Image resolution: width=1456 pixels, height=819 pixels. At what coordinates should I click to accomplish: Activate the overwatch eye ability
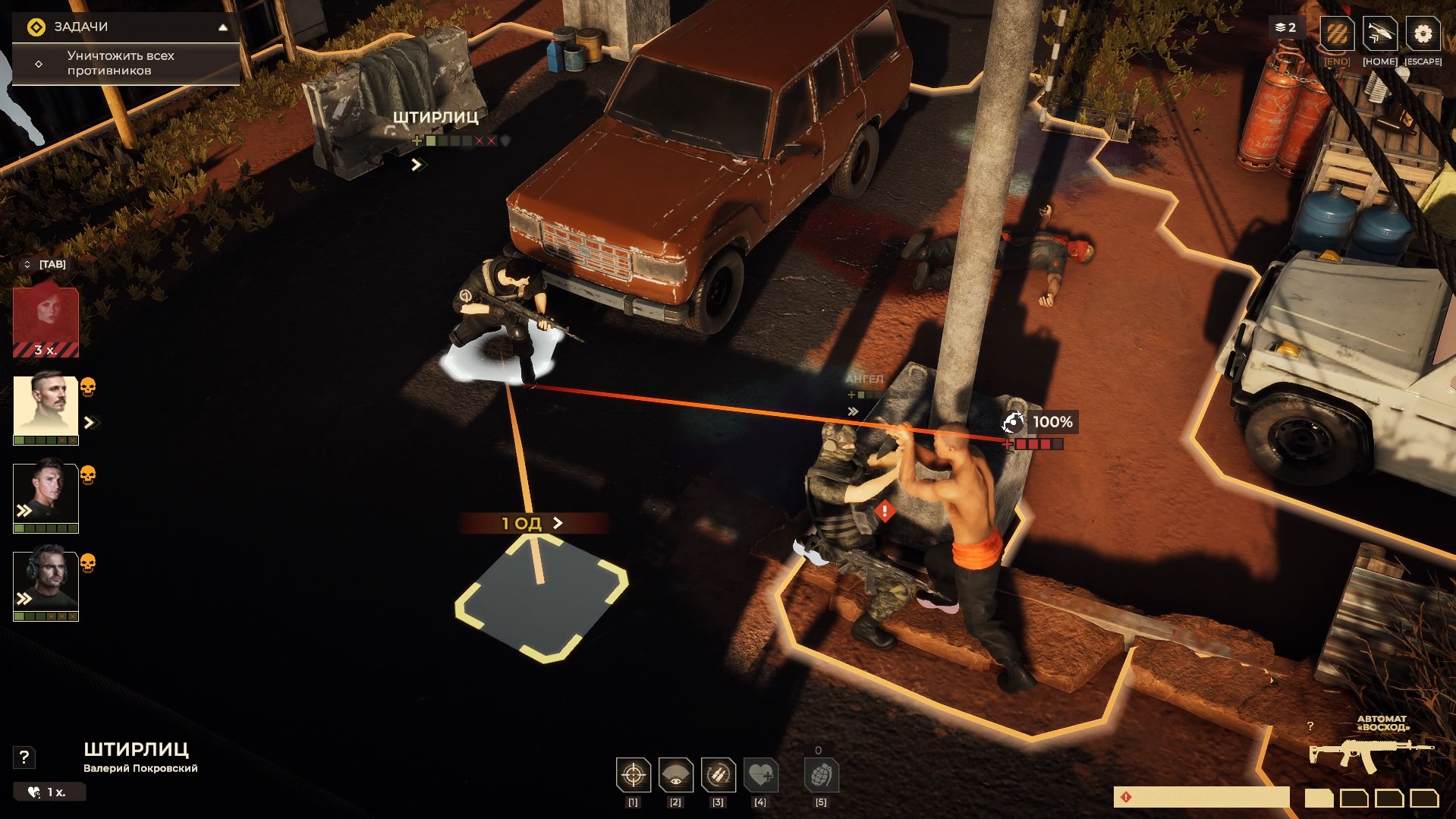[675, 775]
